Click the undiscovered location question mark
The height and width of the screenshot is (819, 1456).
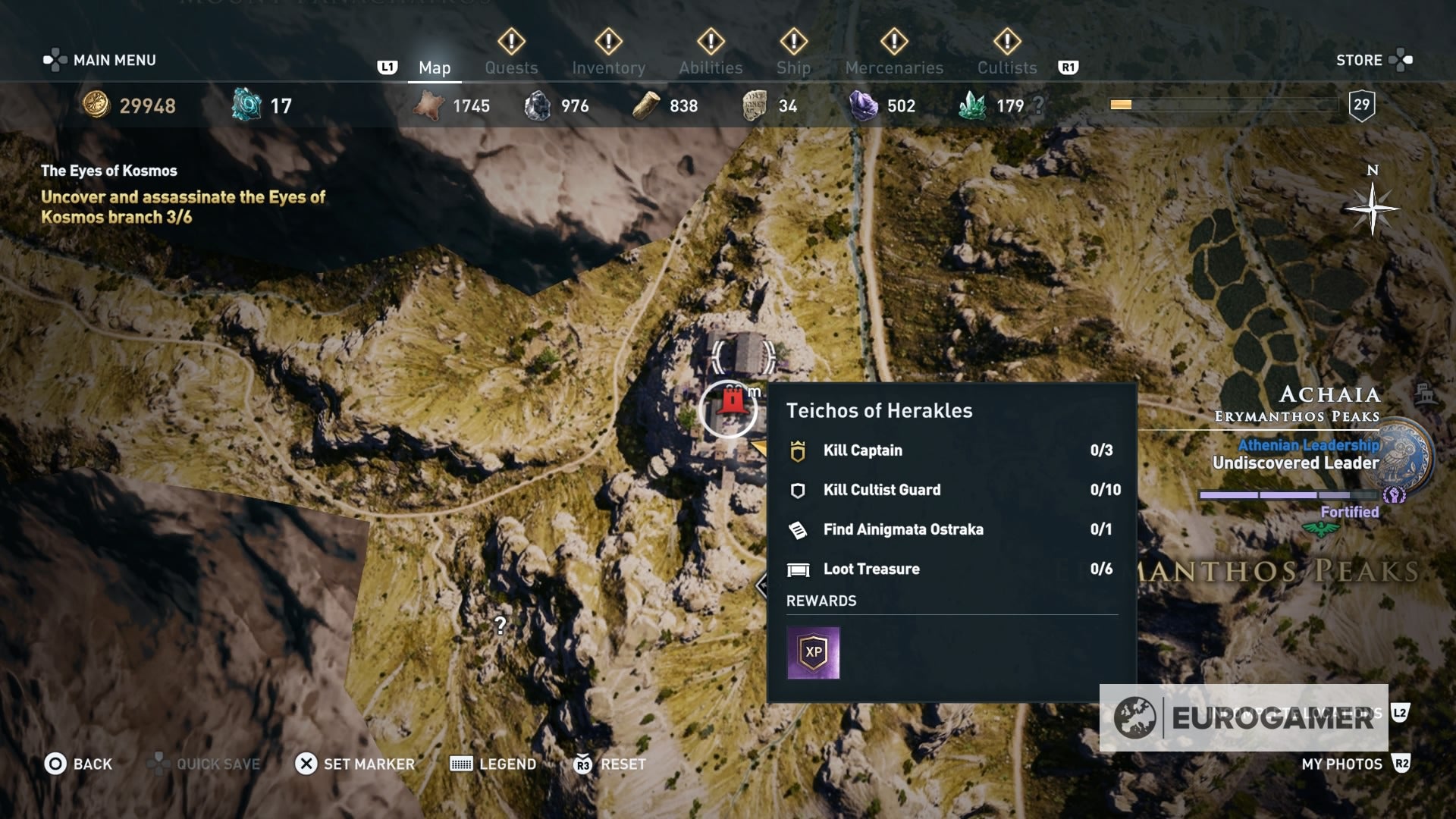tap(500, 626)
